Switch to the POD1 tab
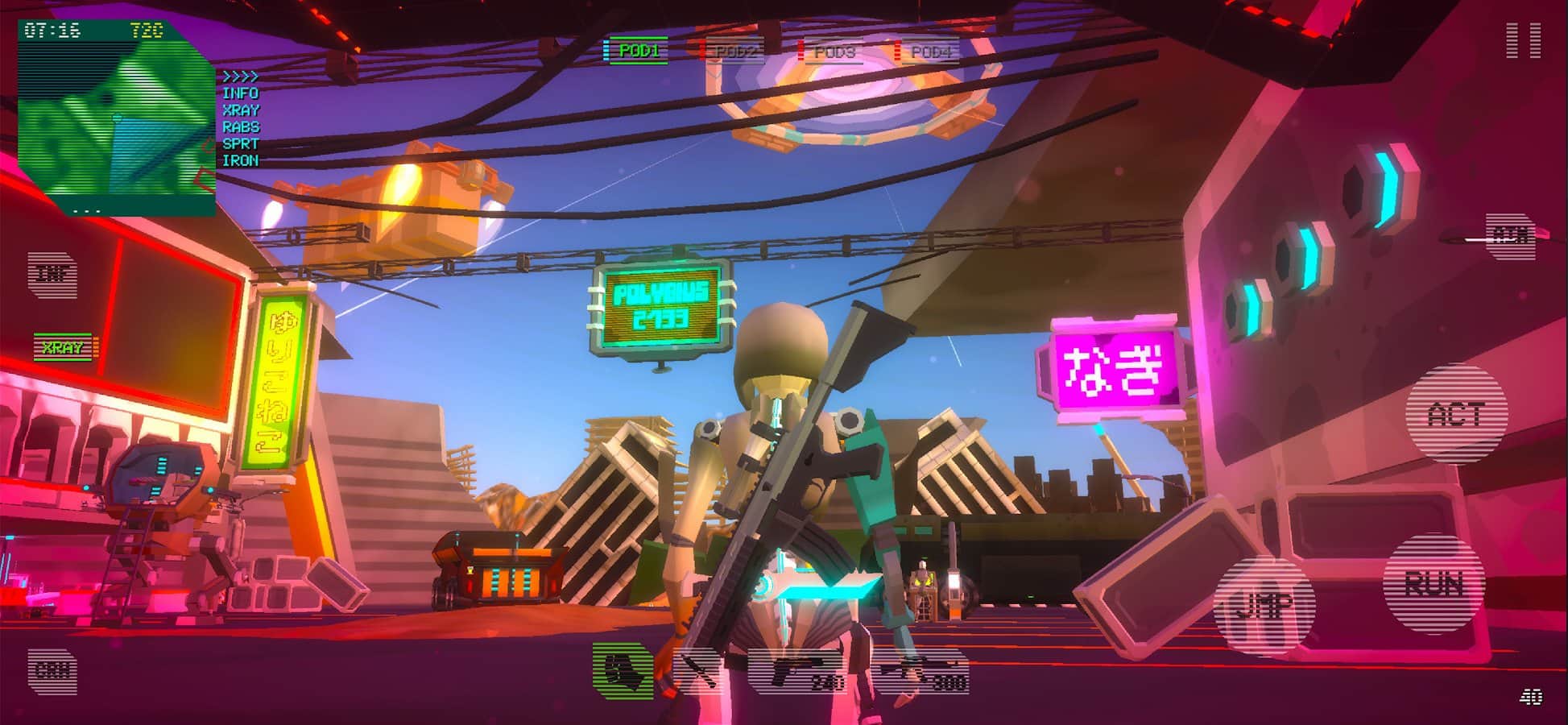 [x=635, y=49]
